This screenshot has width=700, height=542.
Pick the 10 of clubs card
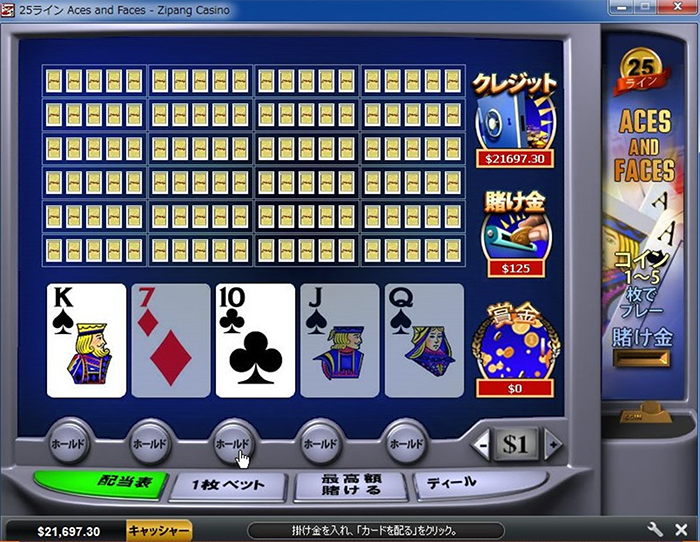point(255,340)
